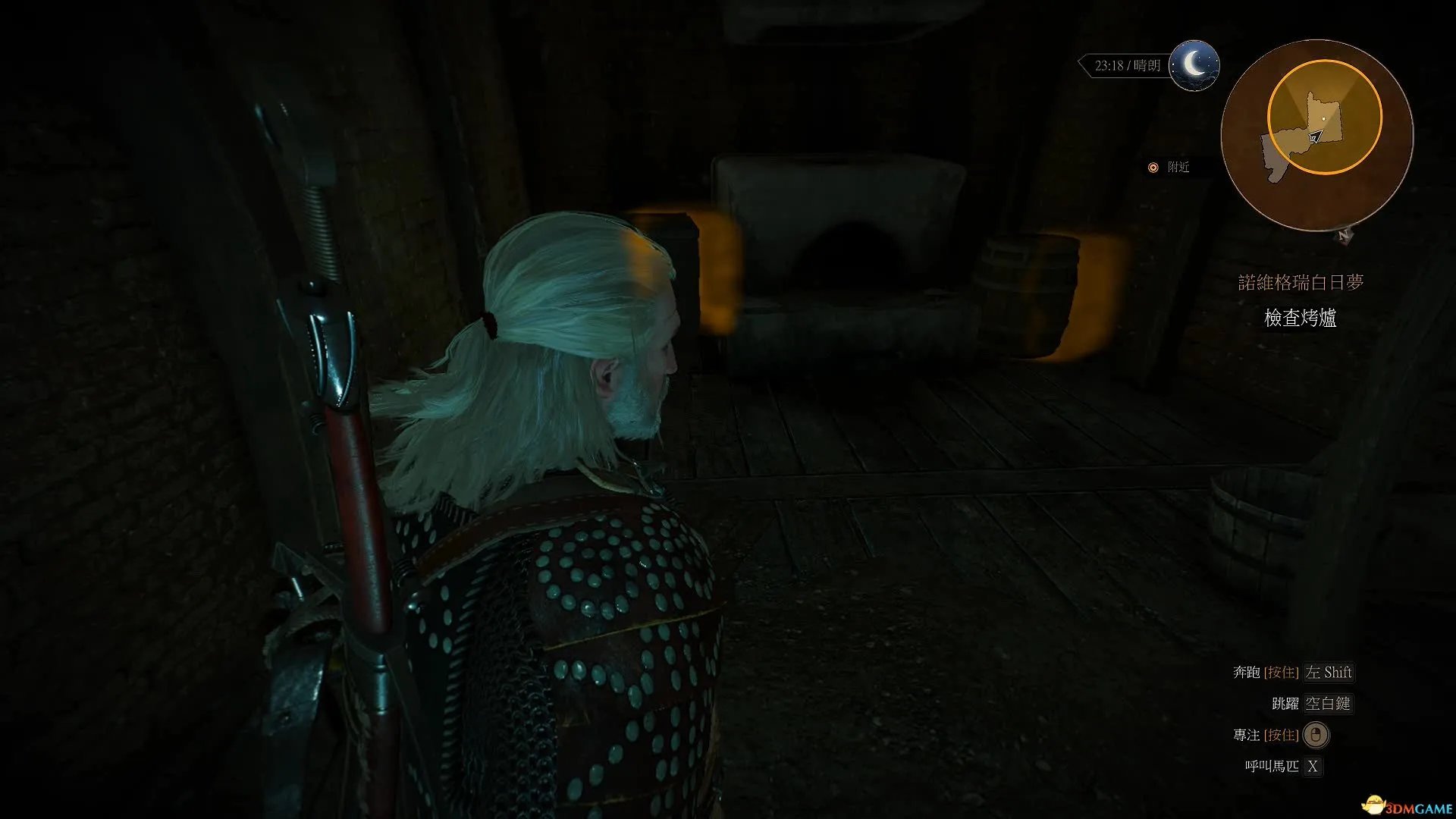Click the 附近 nearby objective marker
Screen dimensions: 1456x819
coord(1169,167)
